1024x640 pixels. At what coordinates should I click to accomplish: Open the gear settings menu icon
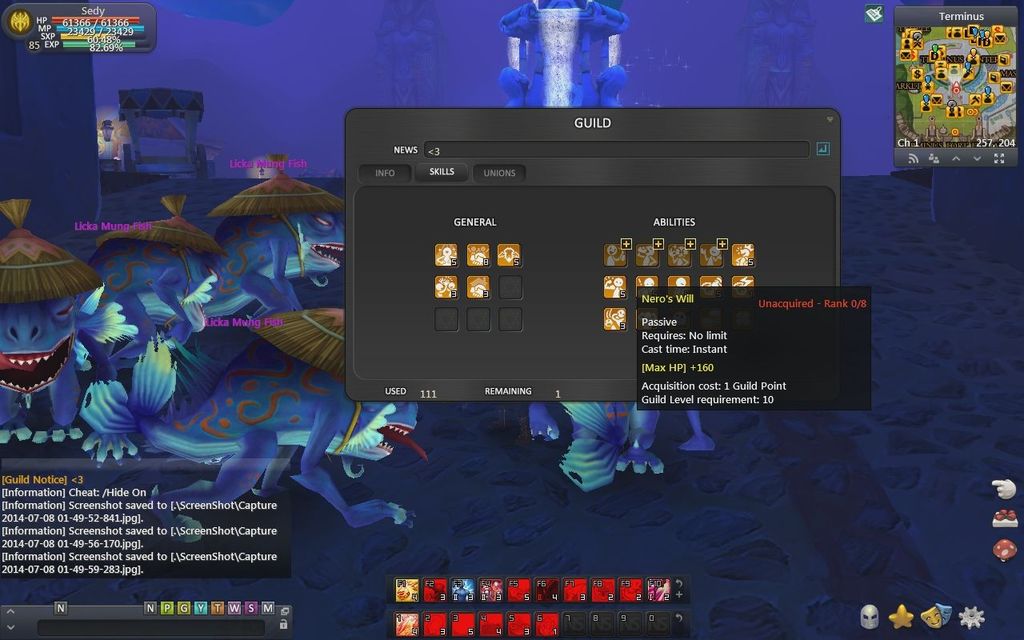click(971, 617)
